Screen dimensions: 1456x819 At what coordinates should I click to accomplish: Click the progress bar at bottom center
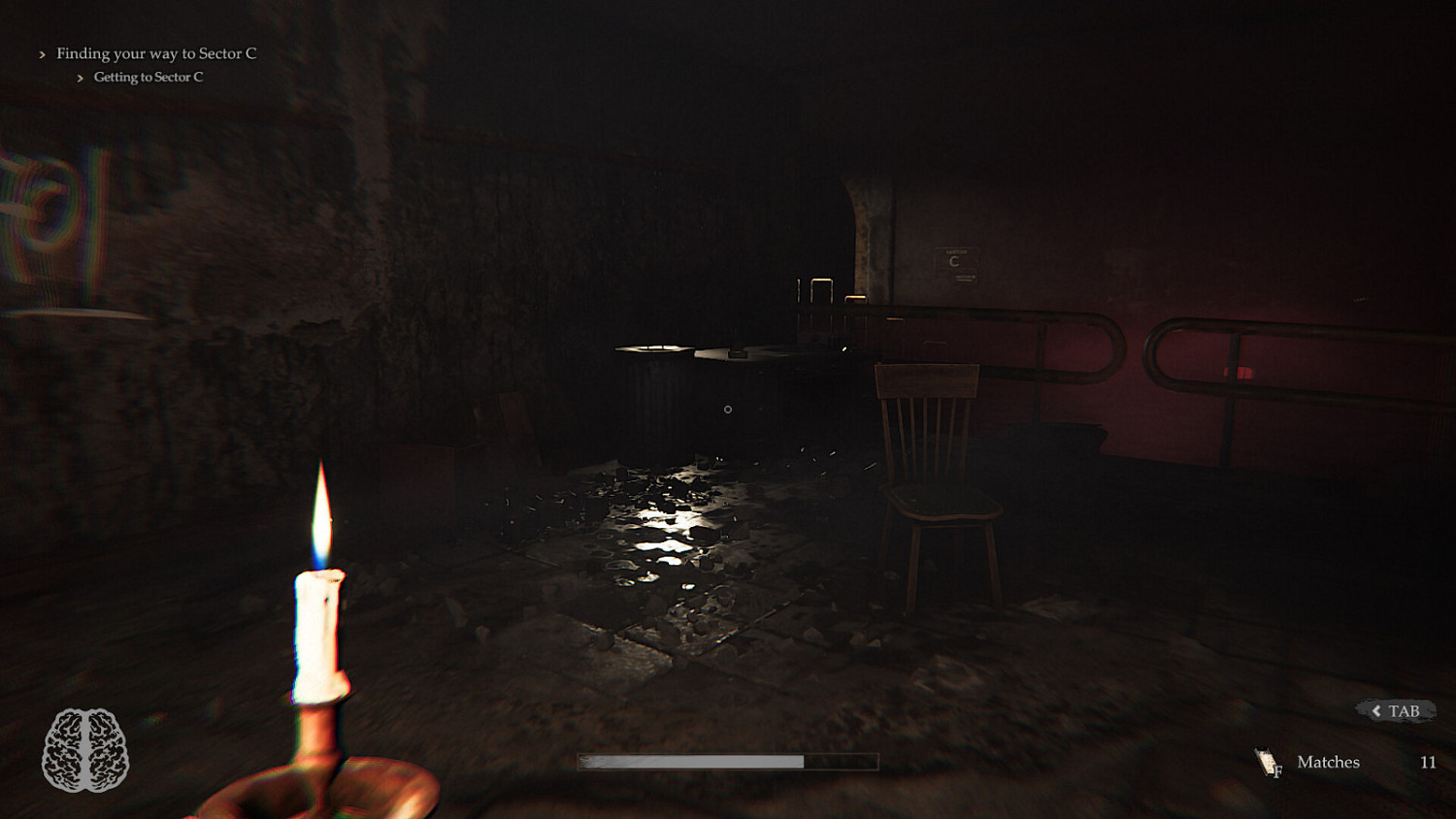[728, 761]
